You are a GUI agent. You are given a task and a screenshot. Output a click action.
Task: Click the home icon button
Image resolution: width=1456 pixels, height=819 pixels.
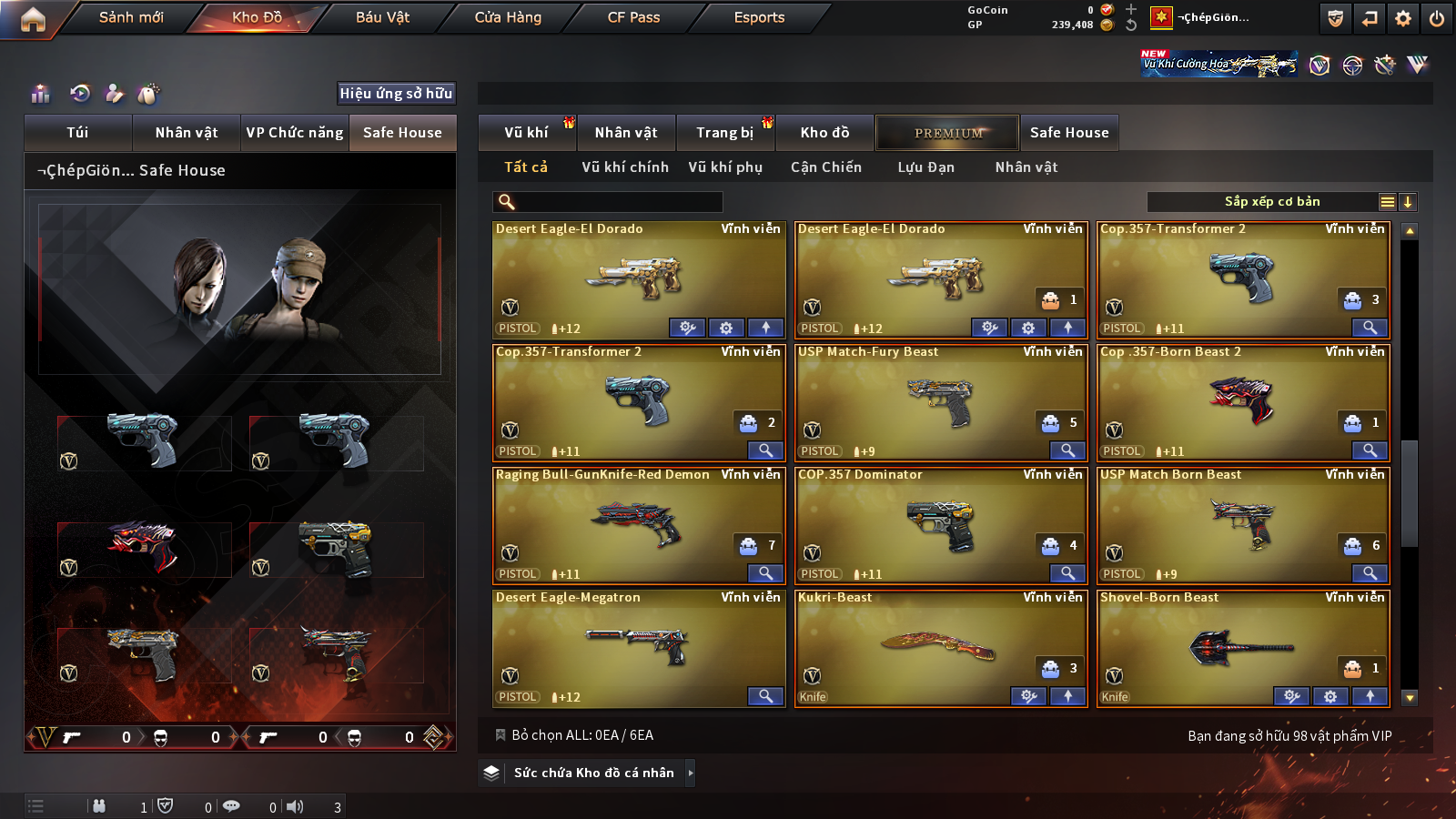coord(33,19)
